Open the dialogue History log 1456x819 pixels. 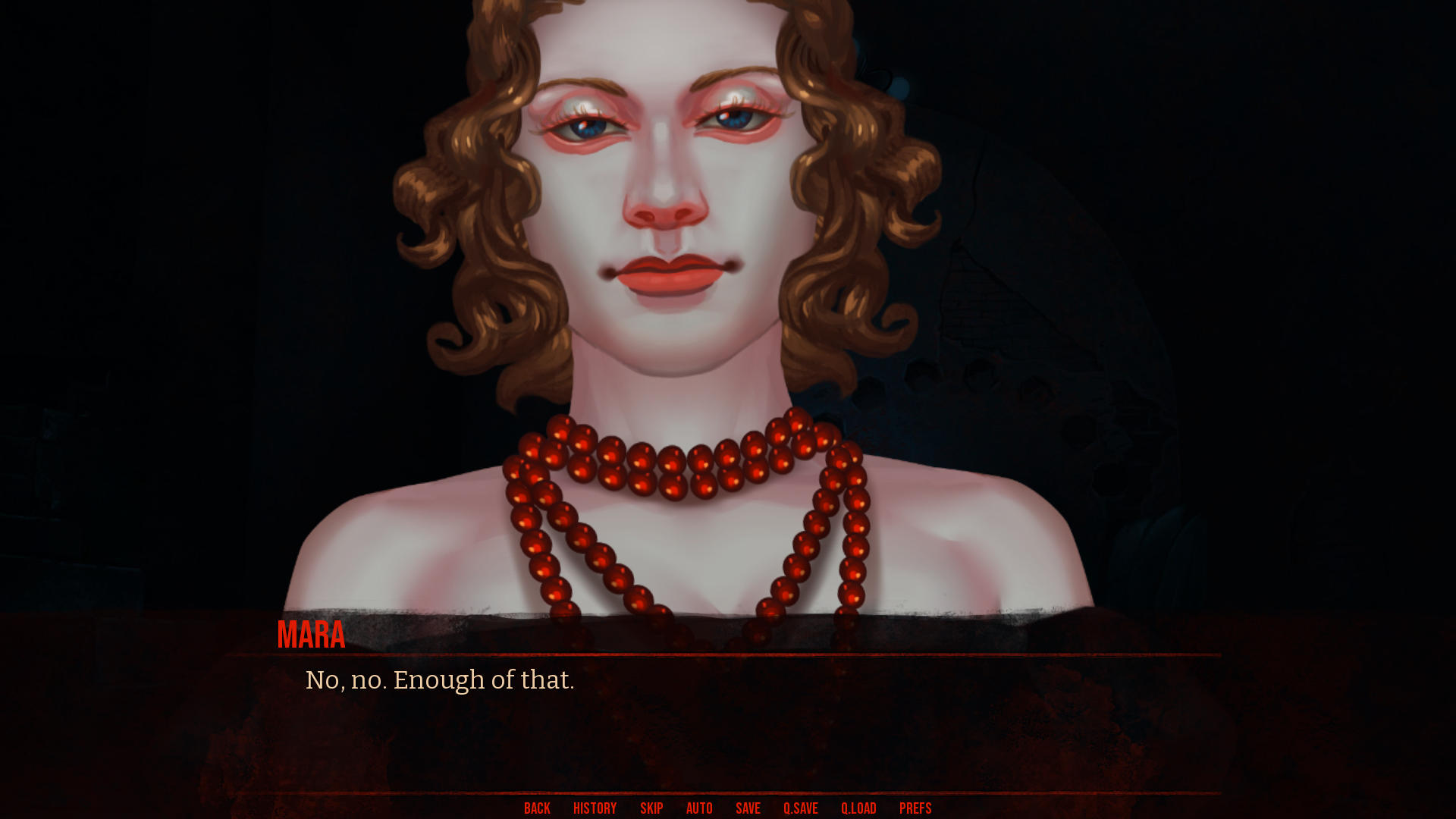pos(595,808)
